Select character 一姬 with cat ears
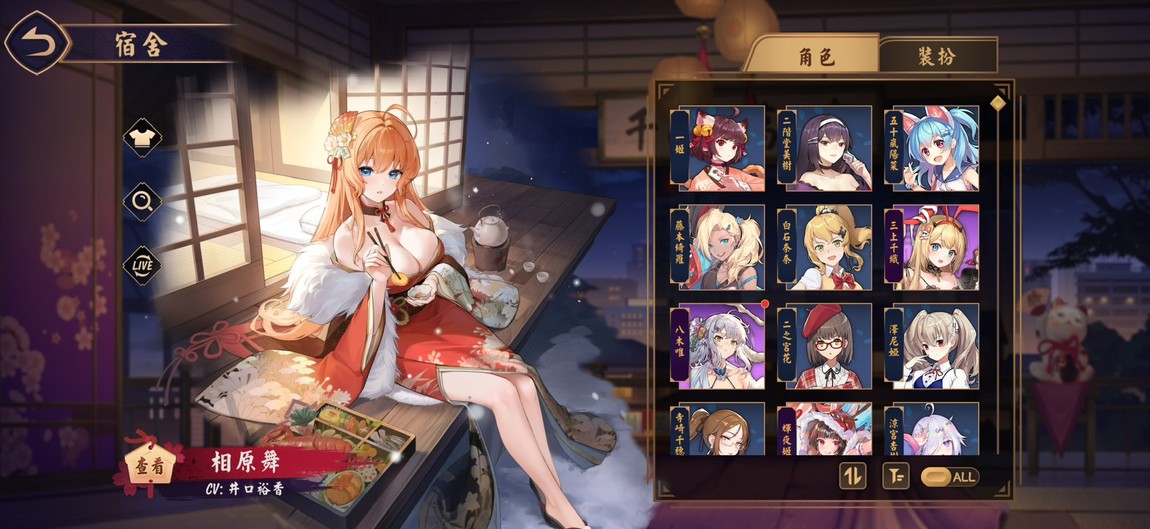1150x529 pixels. [x=721, y=148]
